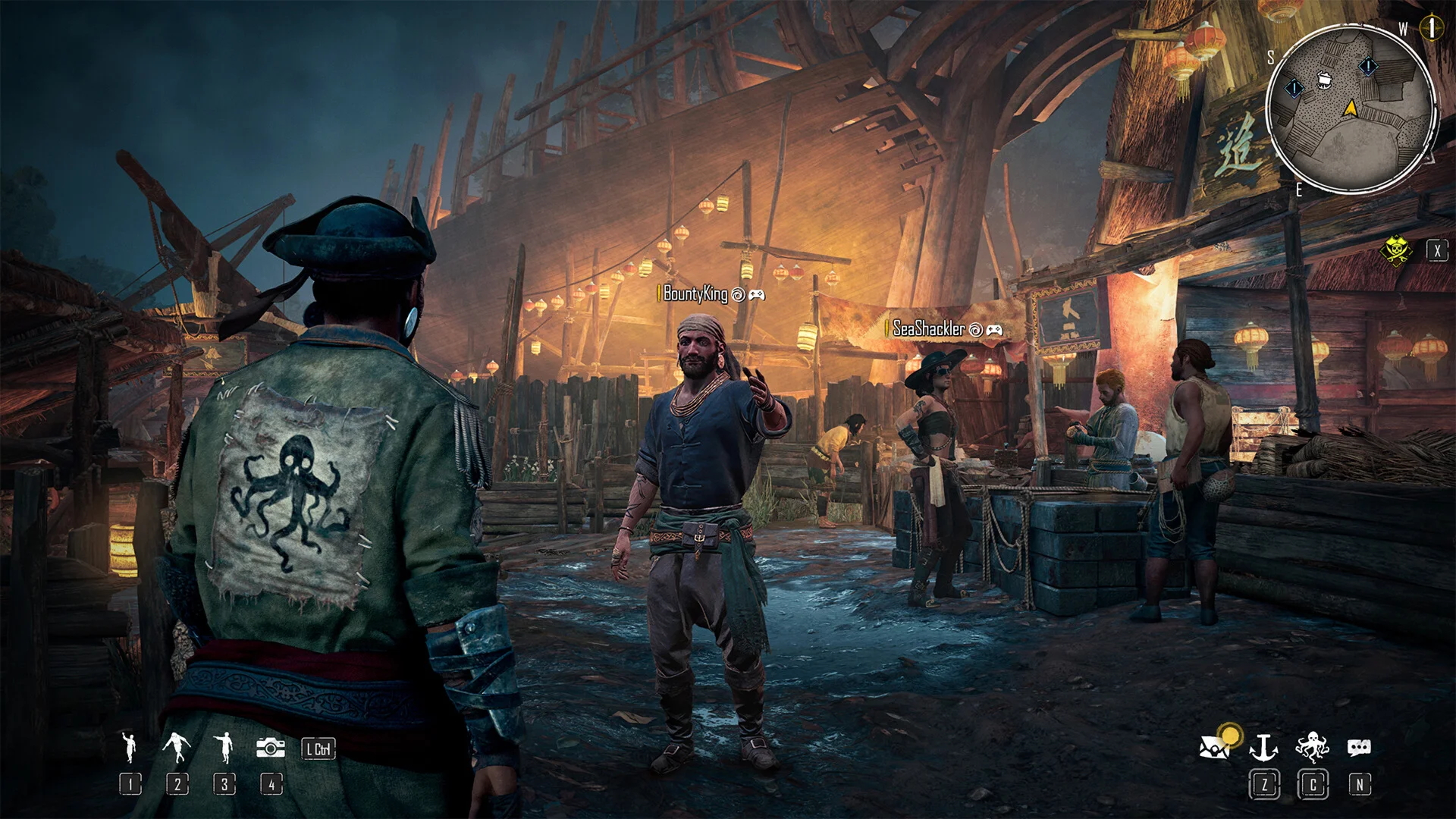Trigger the waving emote icon
Image resolution: width=1456 pixels, height=819 pixels.
pos(130,747)
